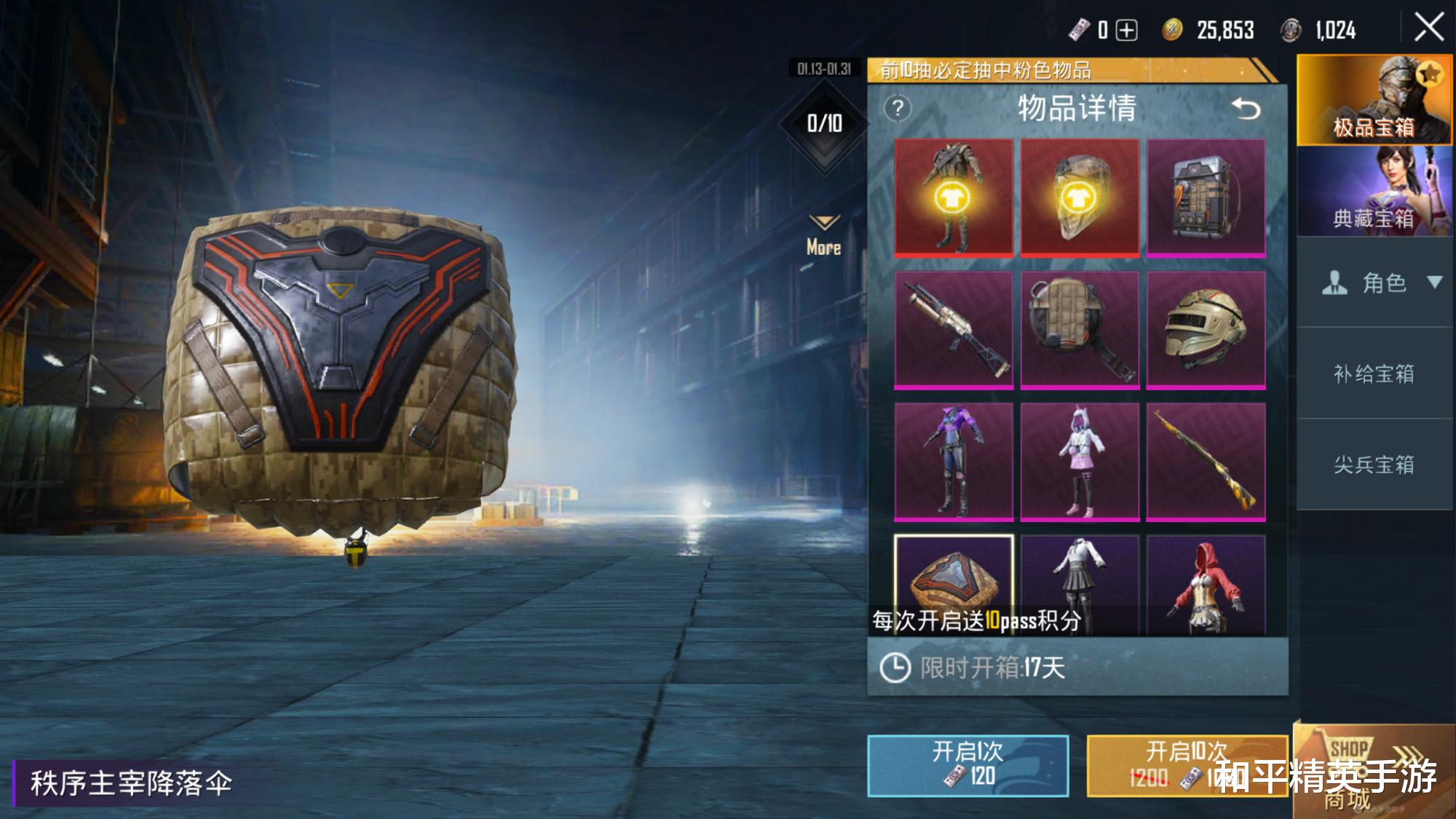The width and height of the screenshot is (1456, 819).
Task: Open the crate once with 开启1次
Action: (x=968, y=765)
